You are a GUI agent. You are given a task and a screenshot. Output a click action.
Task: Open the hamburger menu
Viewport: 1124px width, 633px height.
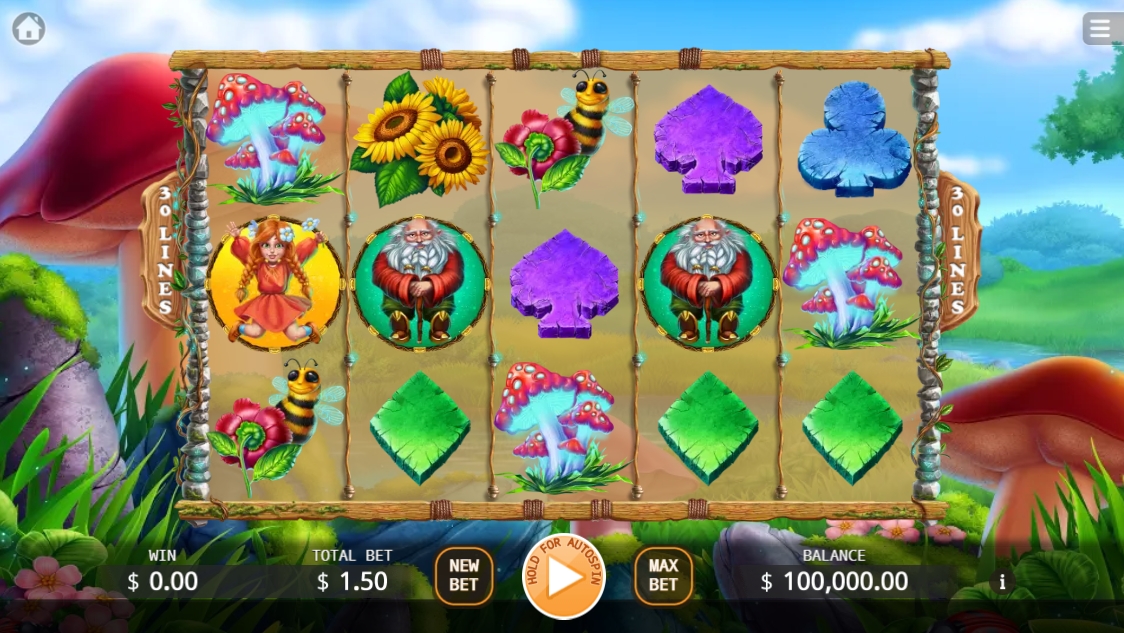1101,28
